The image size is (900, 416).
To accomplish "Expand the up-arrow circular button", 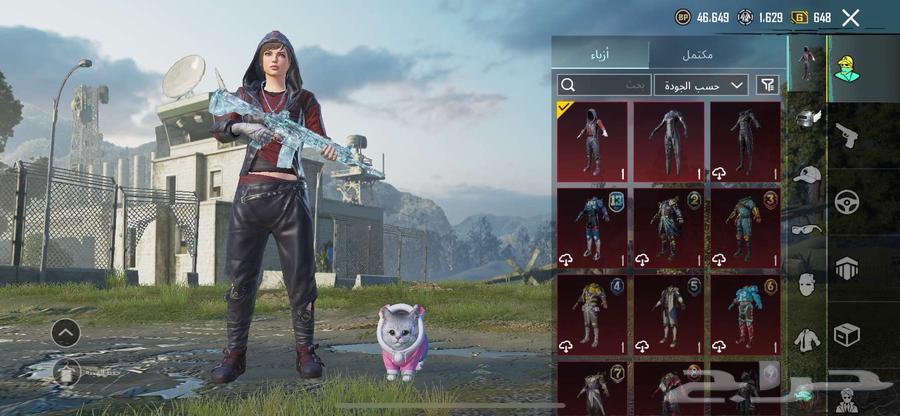I will (x=65, y=332).
